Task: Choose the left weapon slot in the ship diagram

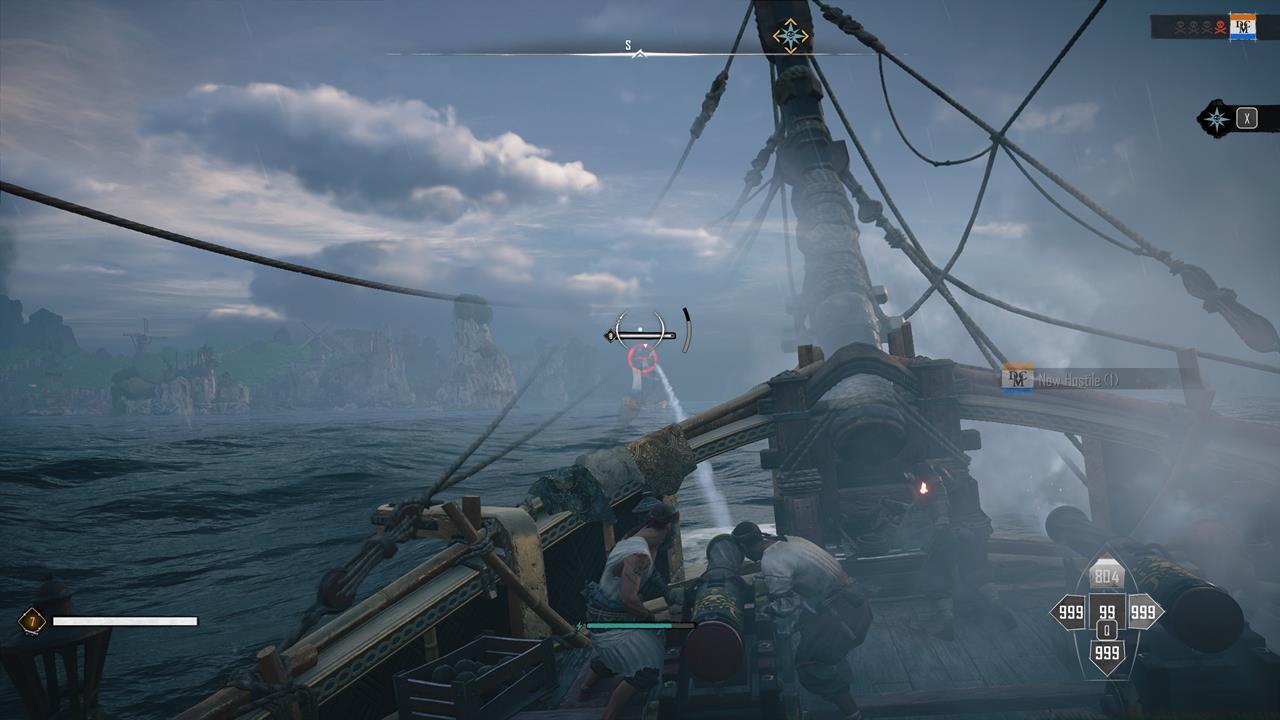Action: pyautogui.click(x=1069, y=612)
